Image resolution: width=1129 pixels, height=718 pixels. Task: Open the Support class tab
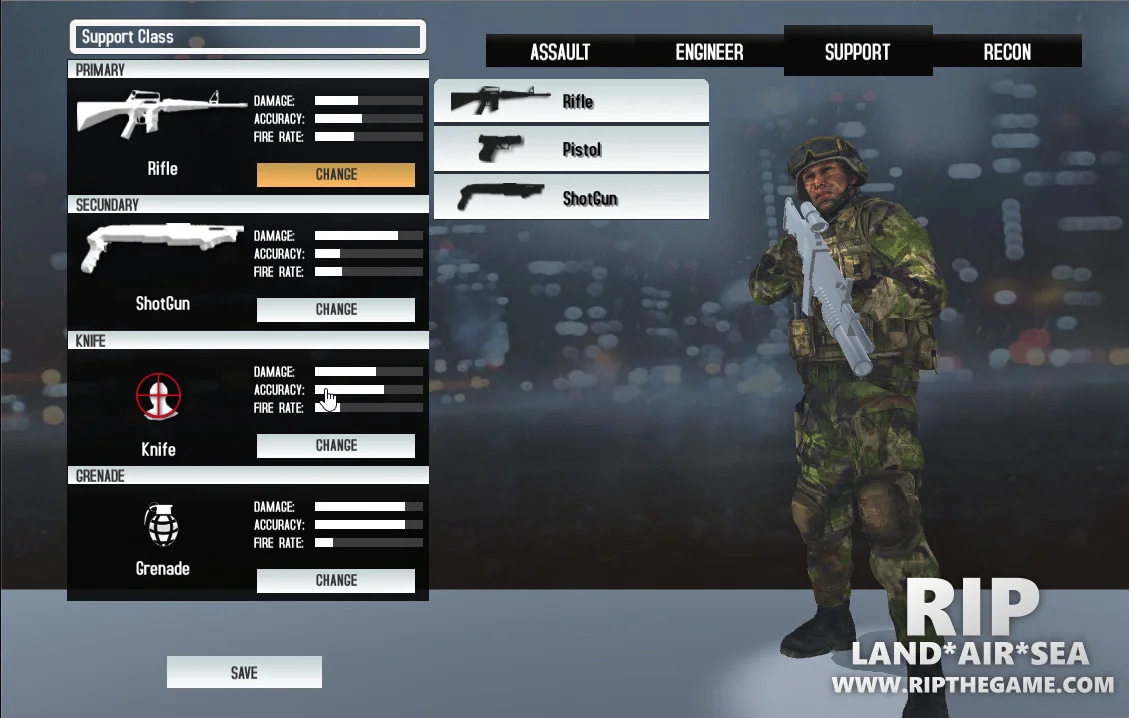point(857,52)
